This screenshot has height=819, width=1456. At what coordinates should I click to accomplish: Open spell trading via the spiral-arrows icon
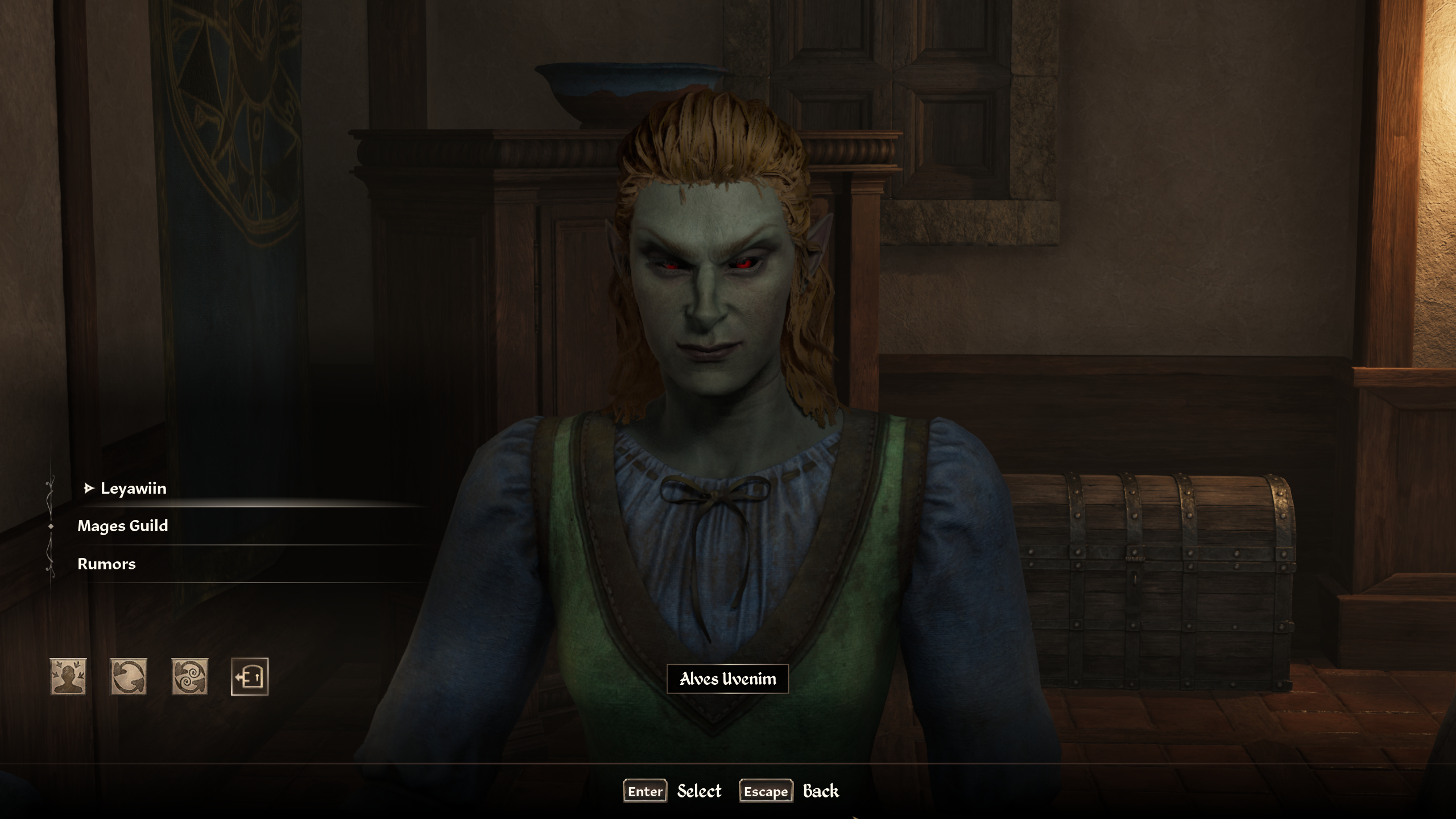tap(189, 677)
